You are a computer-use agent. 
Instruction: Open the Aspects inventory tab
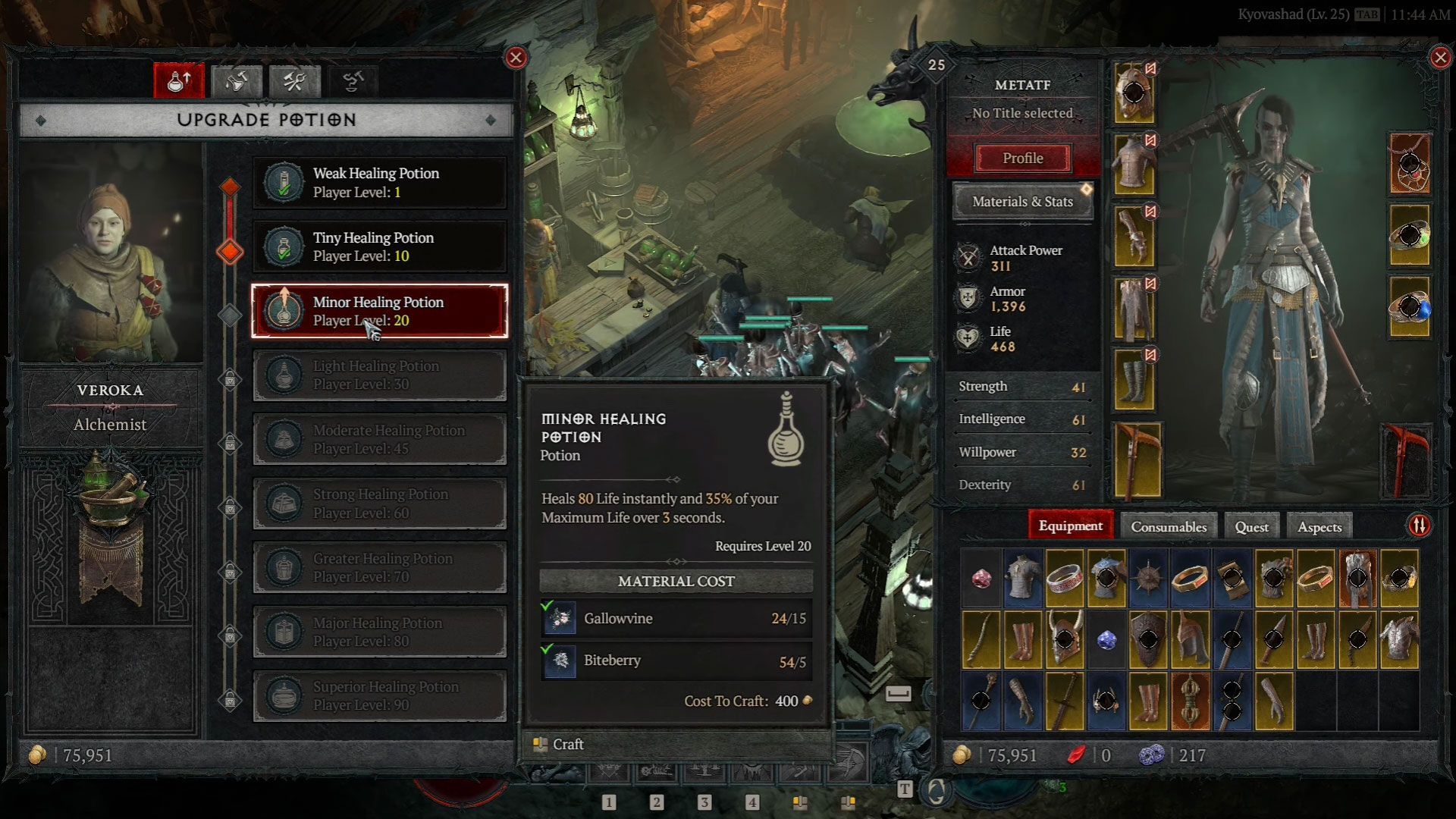(1319, 526)
